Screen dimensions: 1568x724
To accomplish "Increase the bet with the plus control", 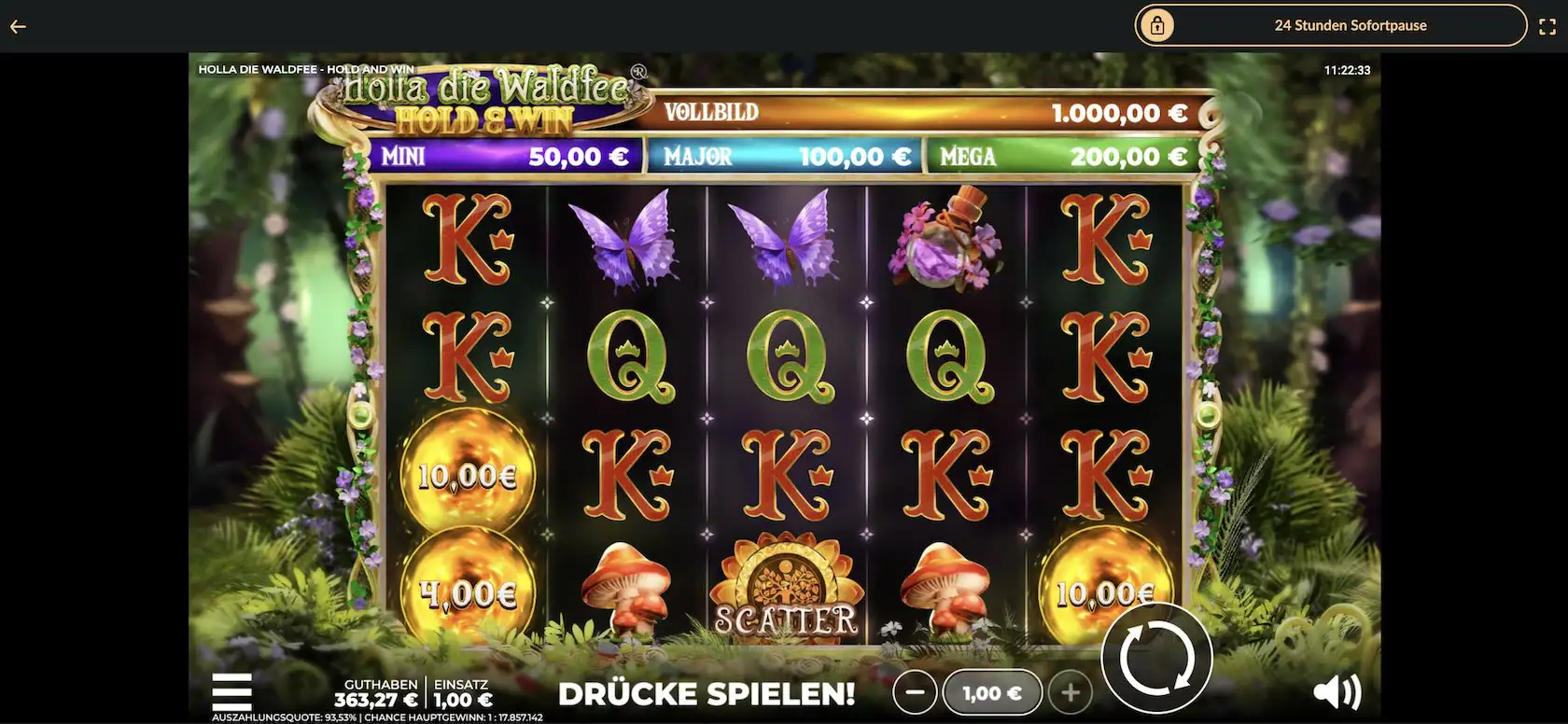I will click(1071, 692).
